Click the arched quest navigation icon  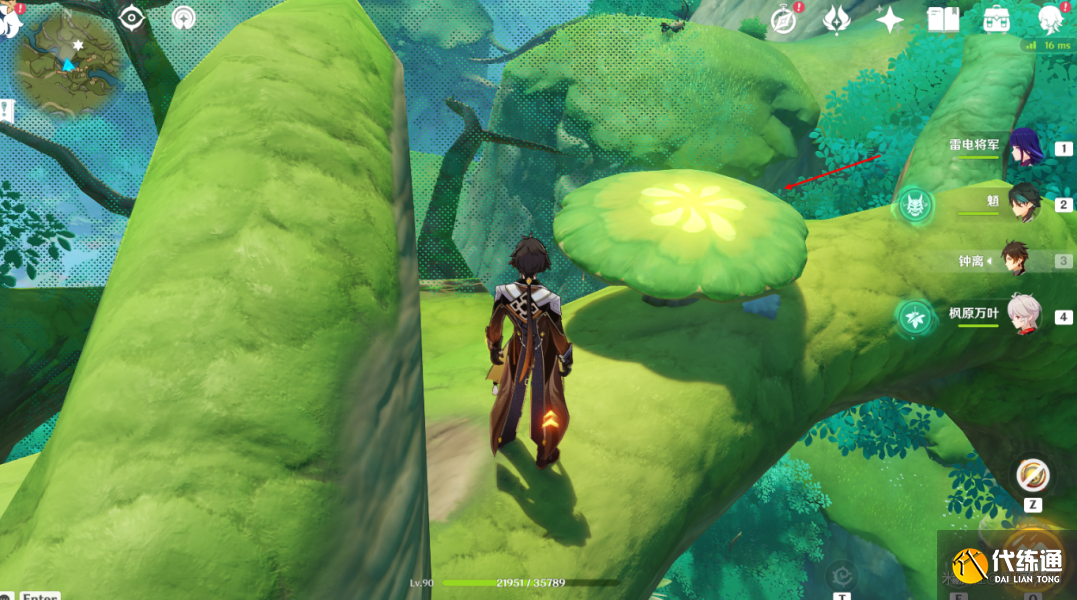(184, 18)
